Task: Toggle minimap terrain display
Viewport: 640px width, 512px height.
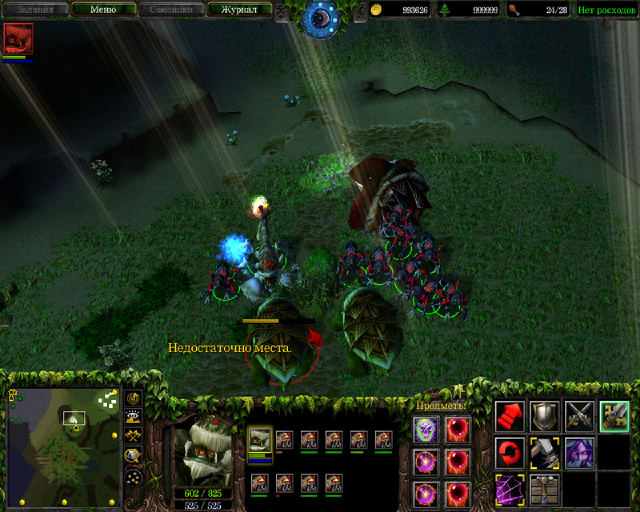Action: pos(133,416)
